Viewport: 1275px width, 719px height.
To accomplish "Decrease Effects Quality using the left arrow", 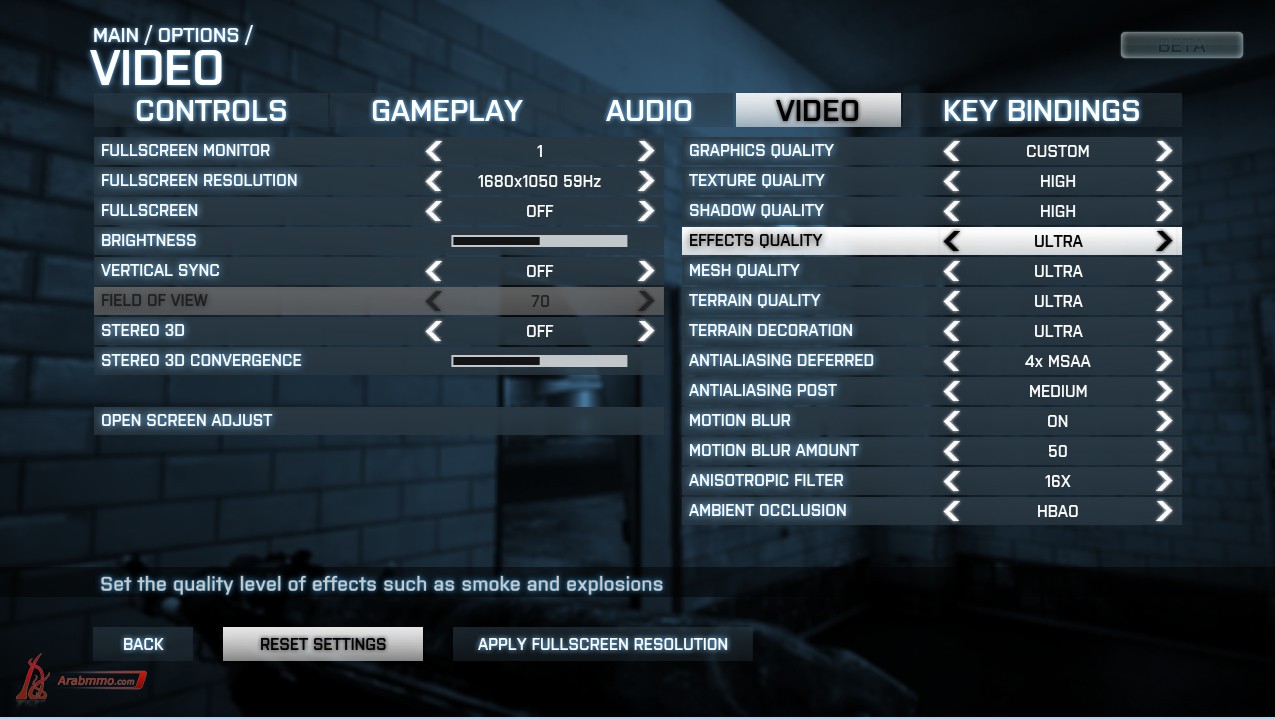I will [952, 241].
